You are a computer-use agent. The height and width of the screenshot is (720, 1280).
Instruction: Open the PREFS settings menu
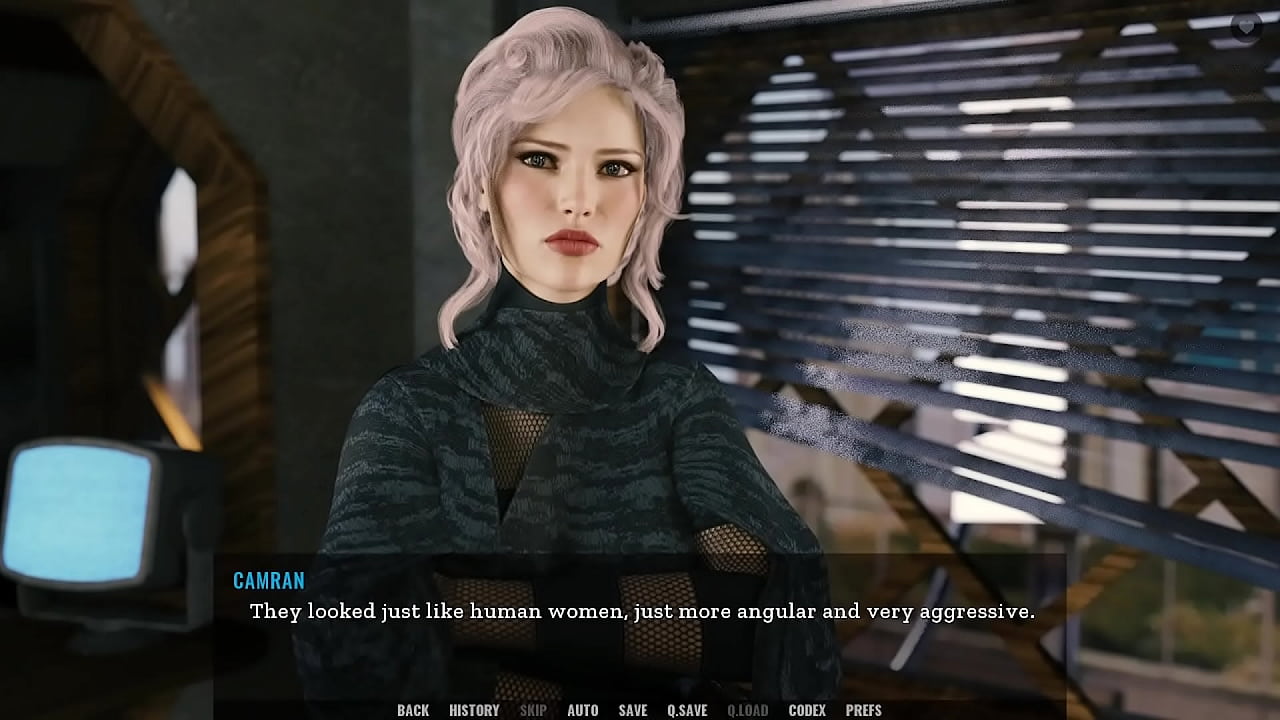[x=866, y=710]
